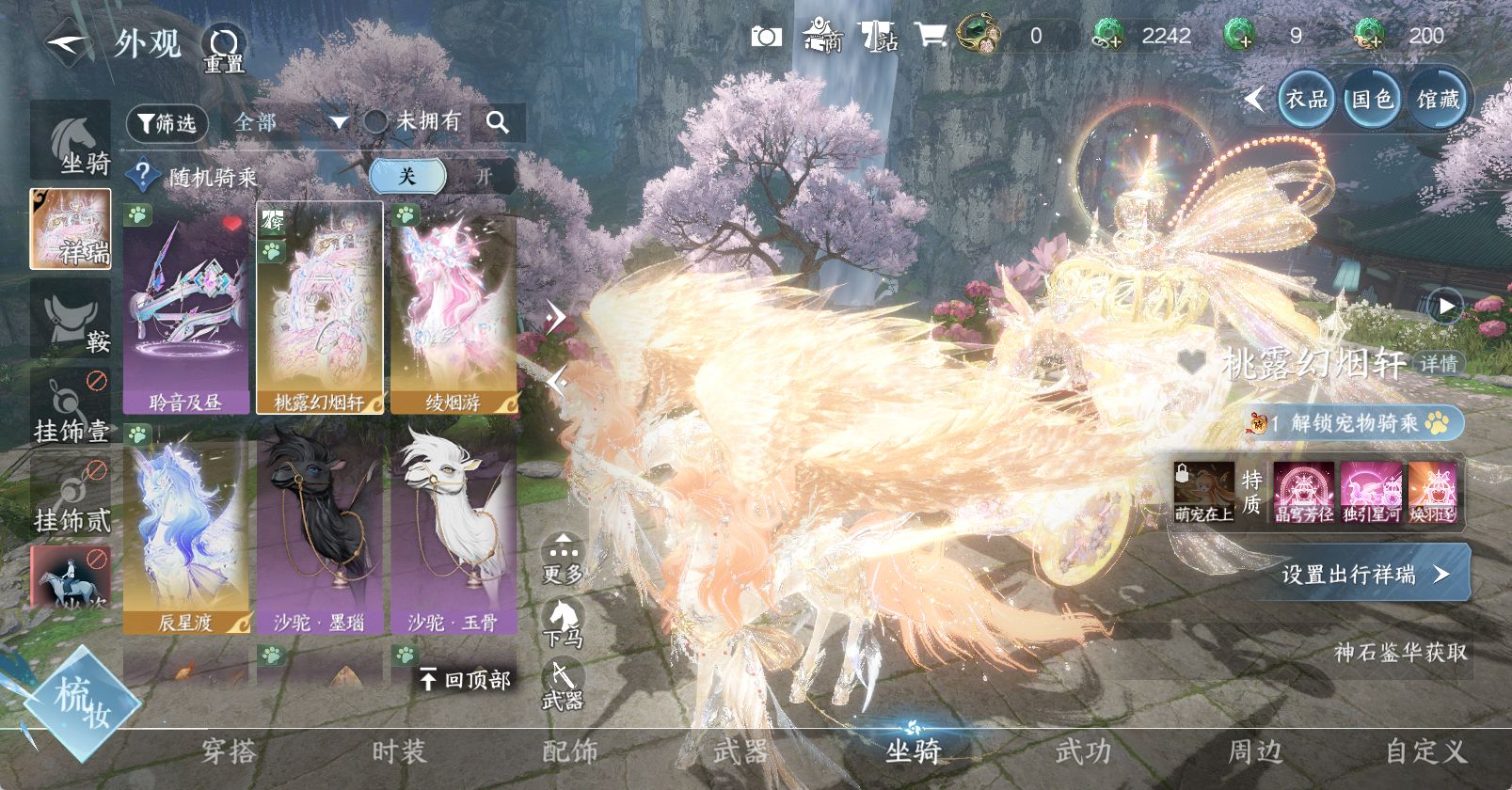Reset appearance with the 重置 button
The image size is (1512, 790).
click(224, 48)
